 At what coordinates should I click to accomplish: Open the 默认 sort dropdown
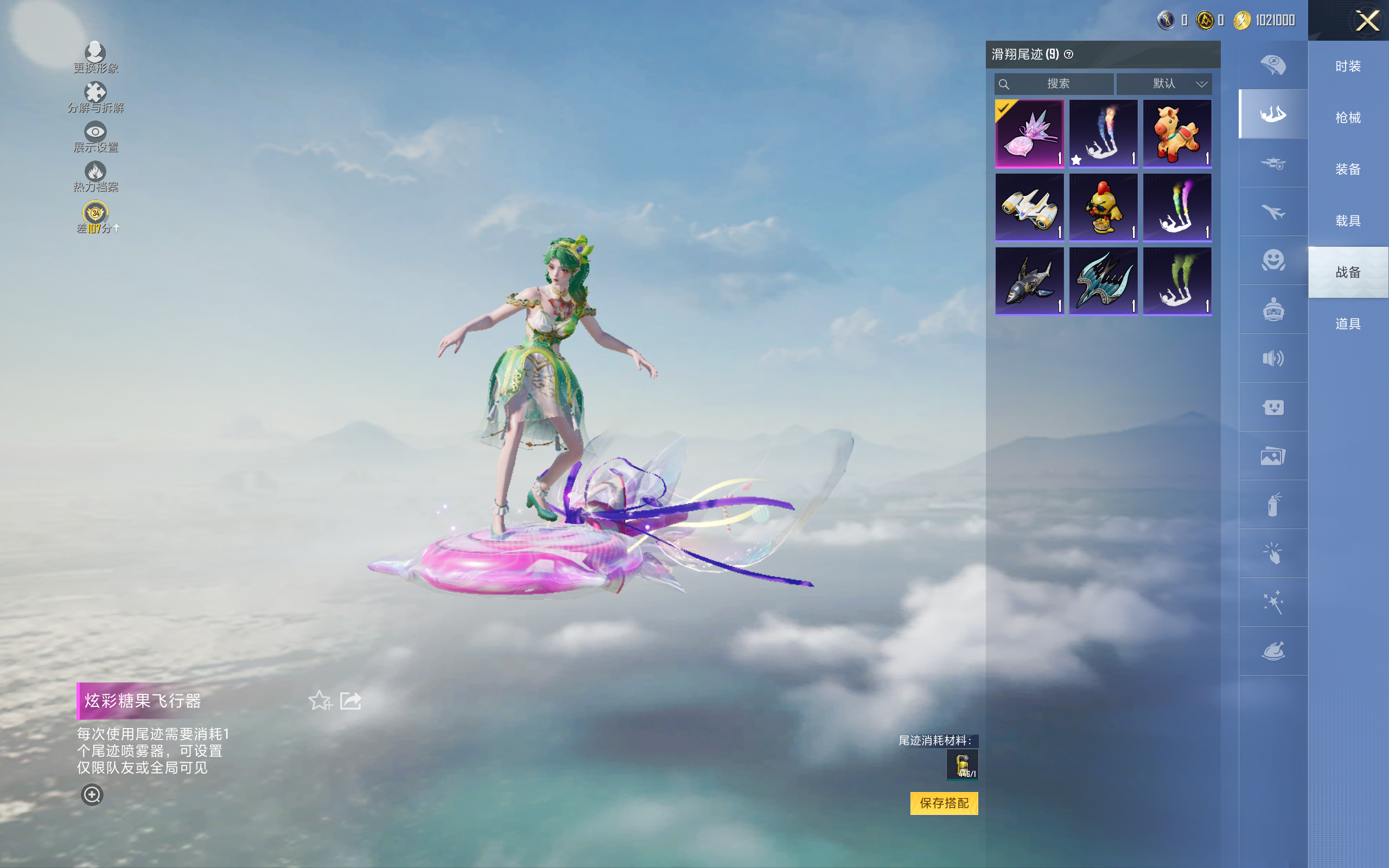[x=1164, y=84]
